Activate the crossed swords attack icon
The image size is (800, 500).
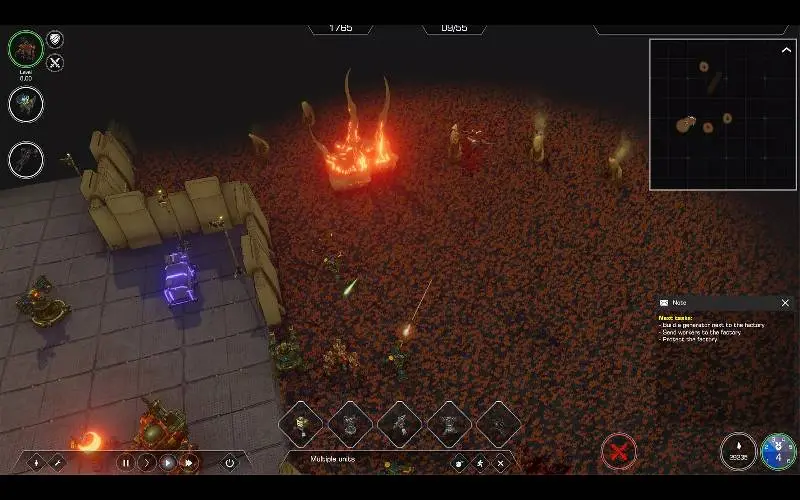[x=56, y=63]
